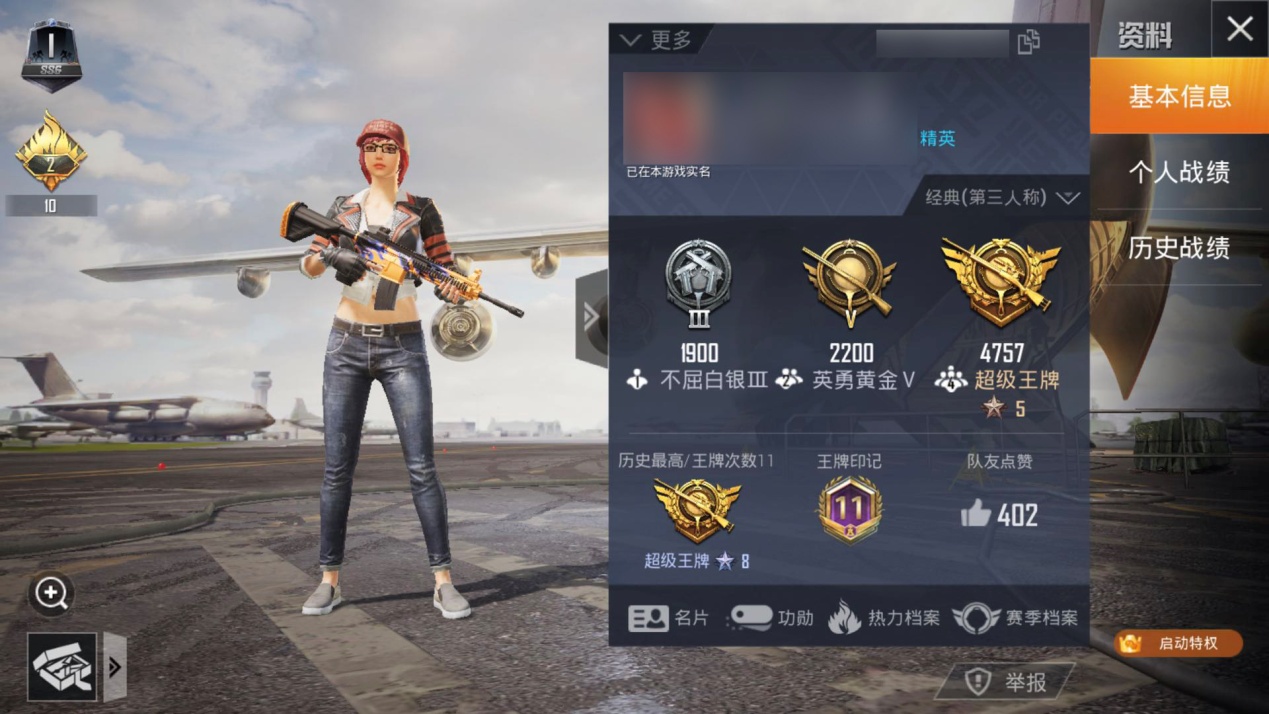Open the 热力档案 heat profile
Viewport: 1269px width, 714px height.
point(884,618)
